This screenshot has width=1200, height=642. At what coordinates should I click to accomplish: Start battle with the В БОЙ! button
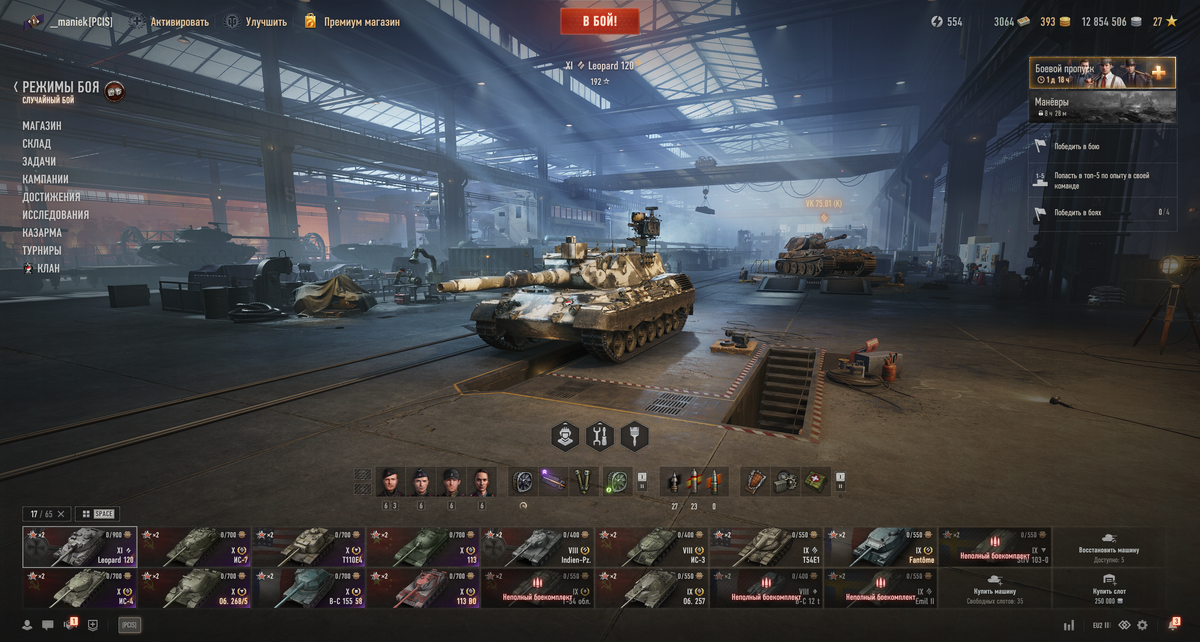click(599, 21)
